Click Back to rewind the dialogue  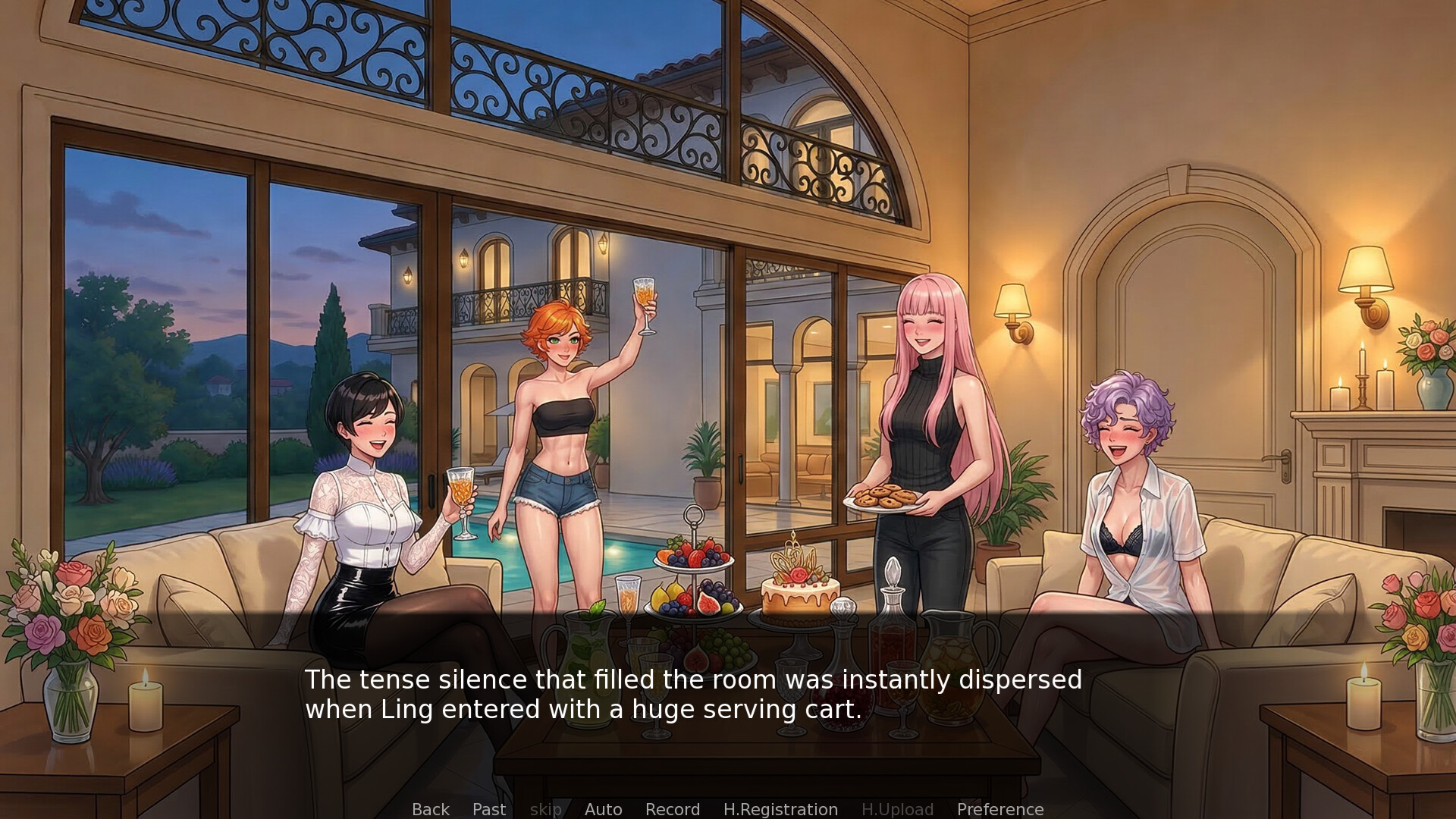coord(429,809)
